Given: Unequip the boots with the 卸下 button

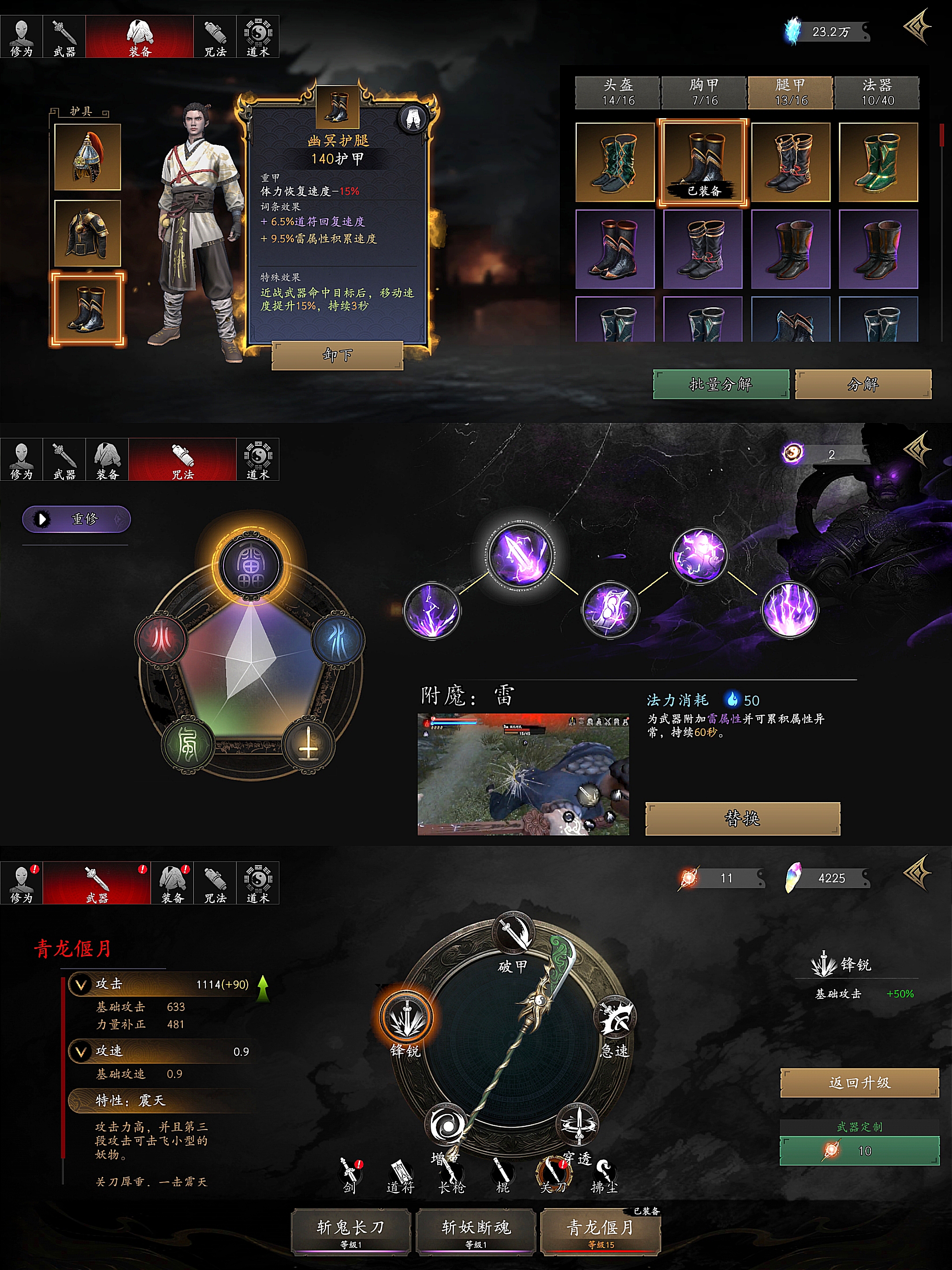Looking at the screenshot, I should pos(337,355).
